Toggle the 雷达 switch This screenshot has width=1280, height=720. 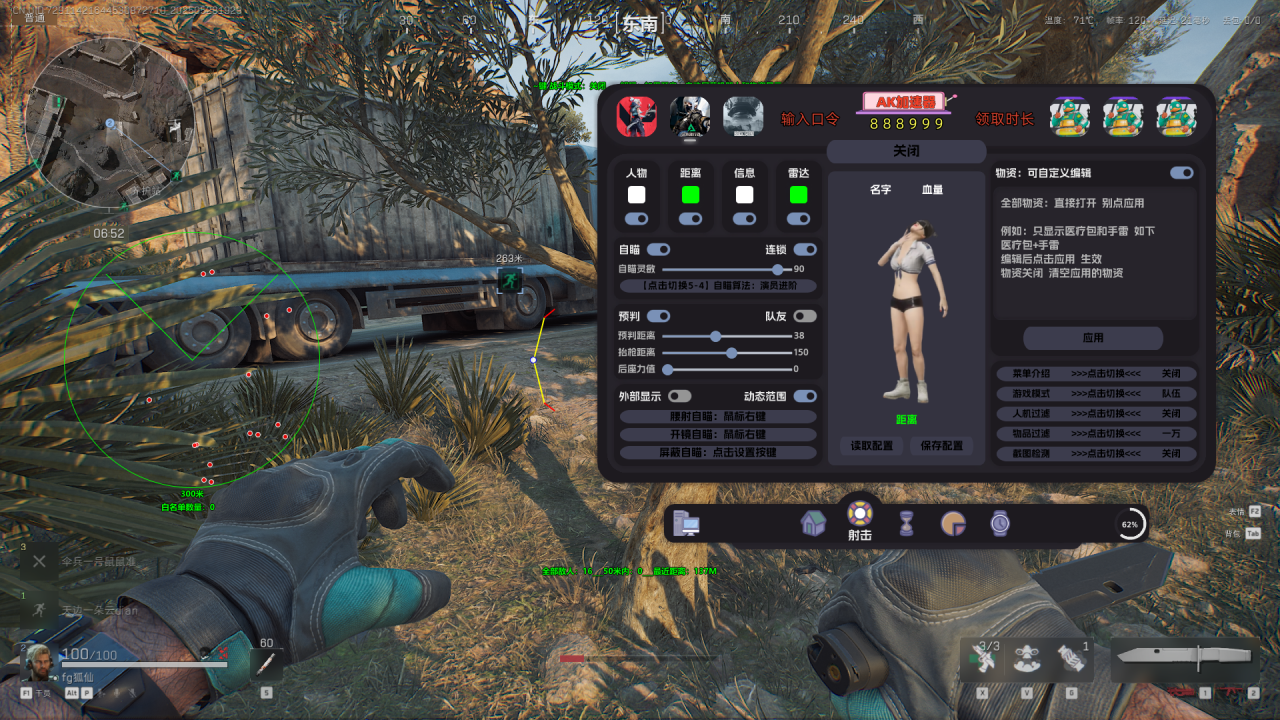point(798,218)
